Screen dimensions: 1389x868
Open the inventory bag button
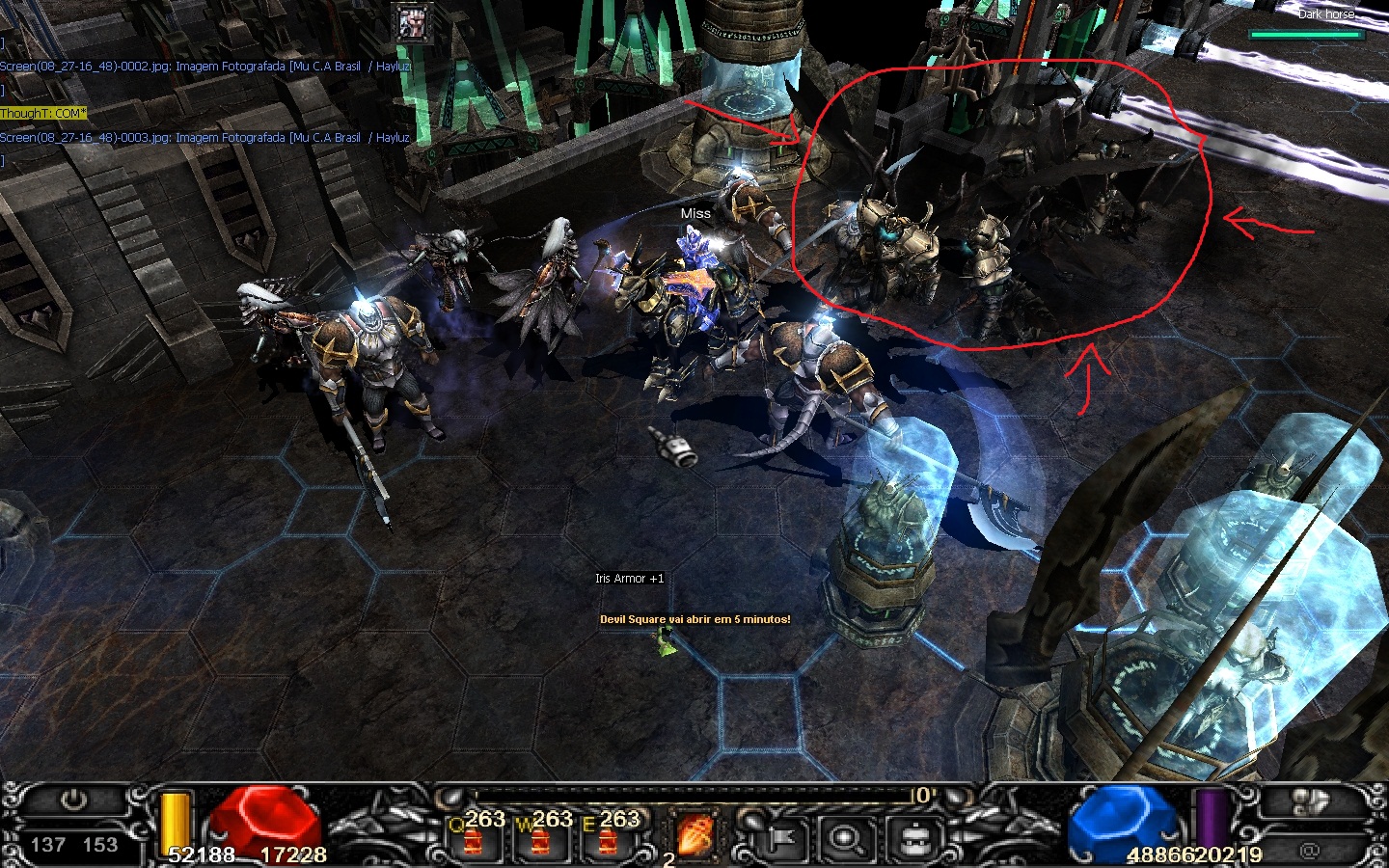click(913, 837)
